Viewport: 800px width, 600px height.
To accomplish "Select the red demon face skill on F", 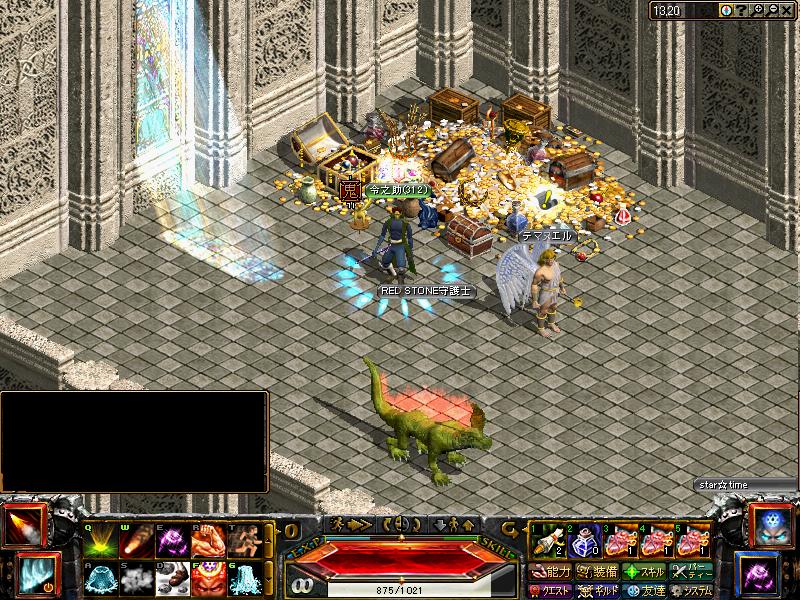I will pos(209,577).
